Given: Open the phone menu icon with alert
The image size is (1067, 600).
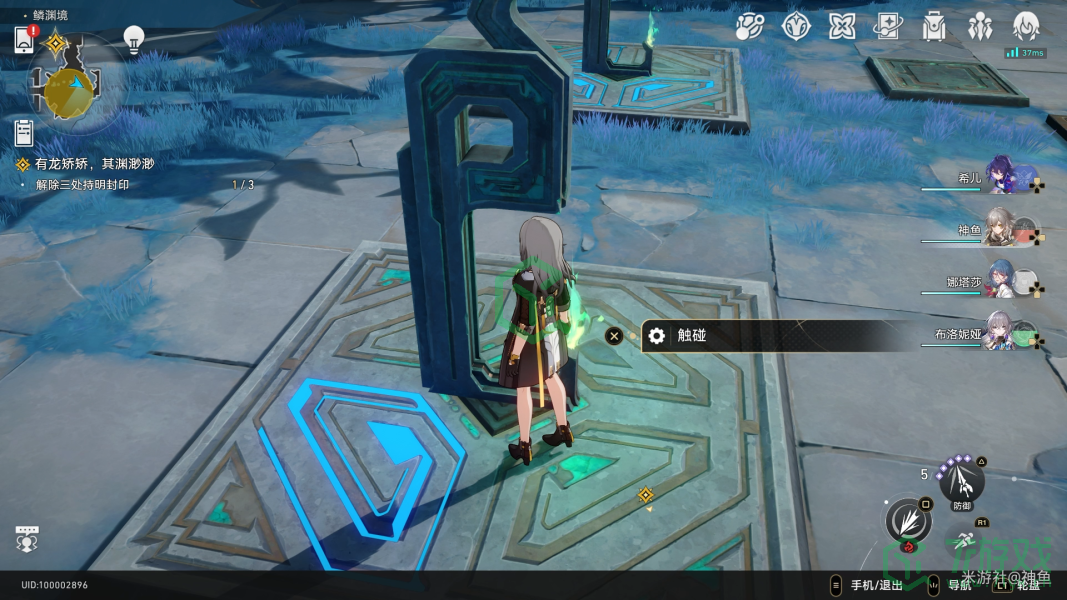Looking at the screenshot, I should [25, 40].
